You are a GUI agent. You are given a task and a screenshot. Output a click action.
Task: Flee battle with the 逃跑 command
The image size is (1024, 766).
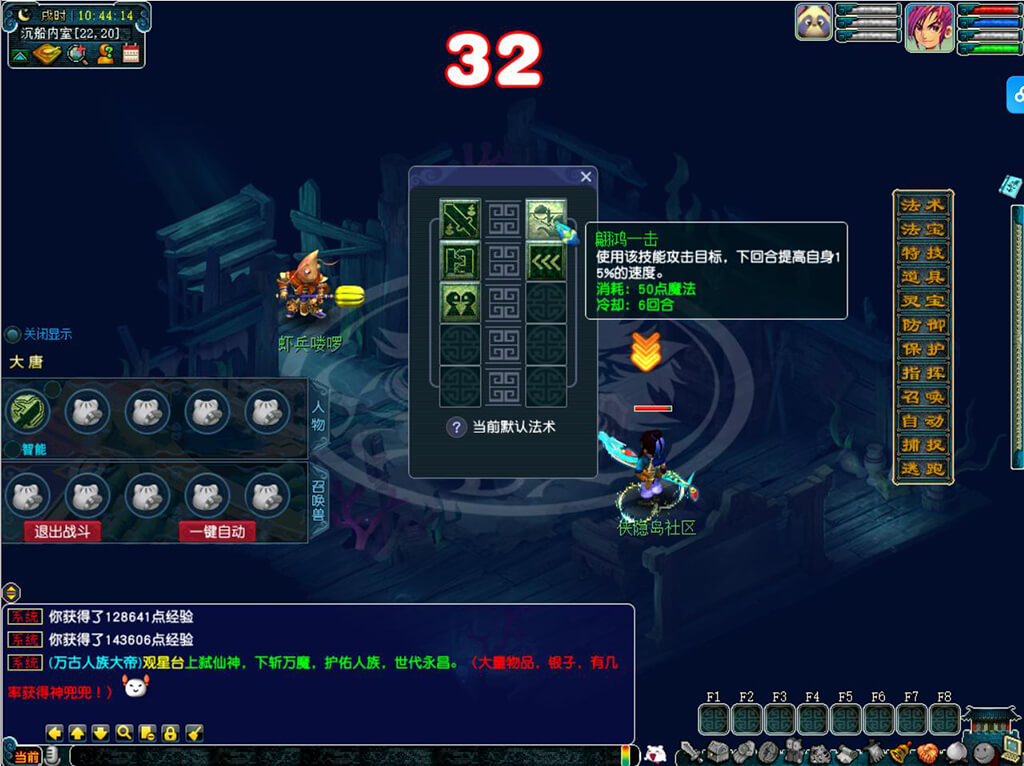point(922,469)
